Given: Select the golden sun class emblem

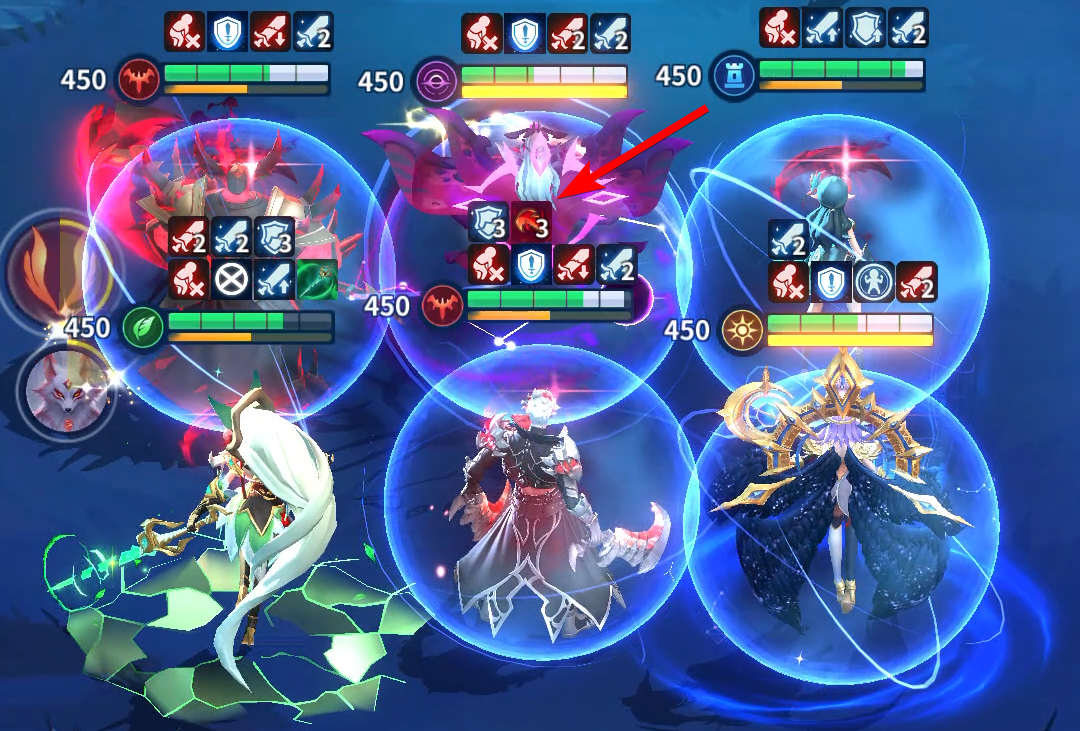Looking at the screenshot, I should (x=741, y=328).
